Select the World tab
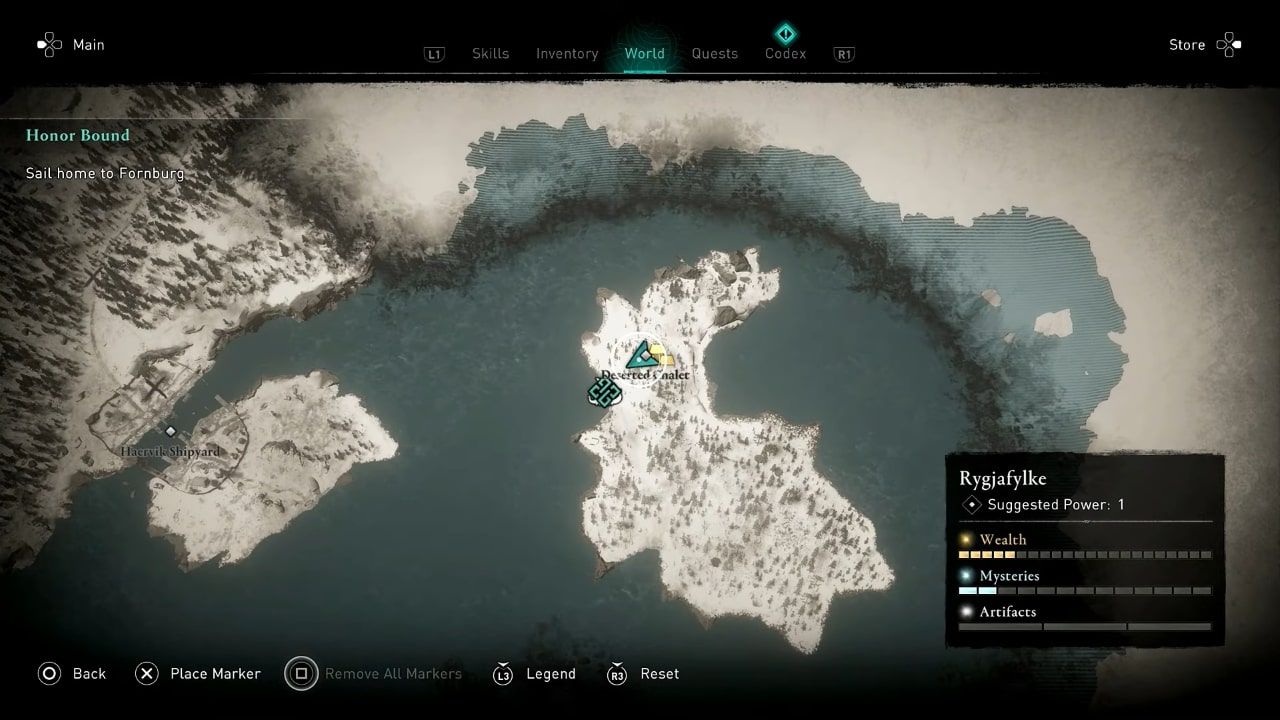 point(644,54)
